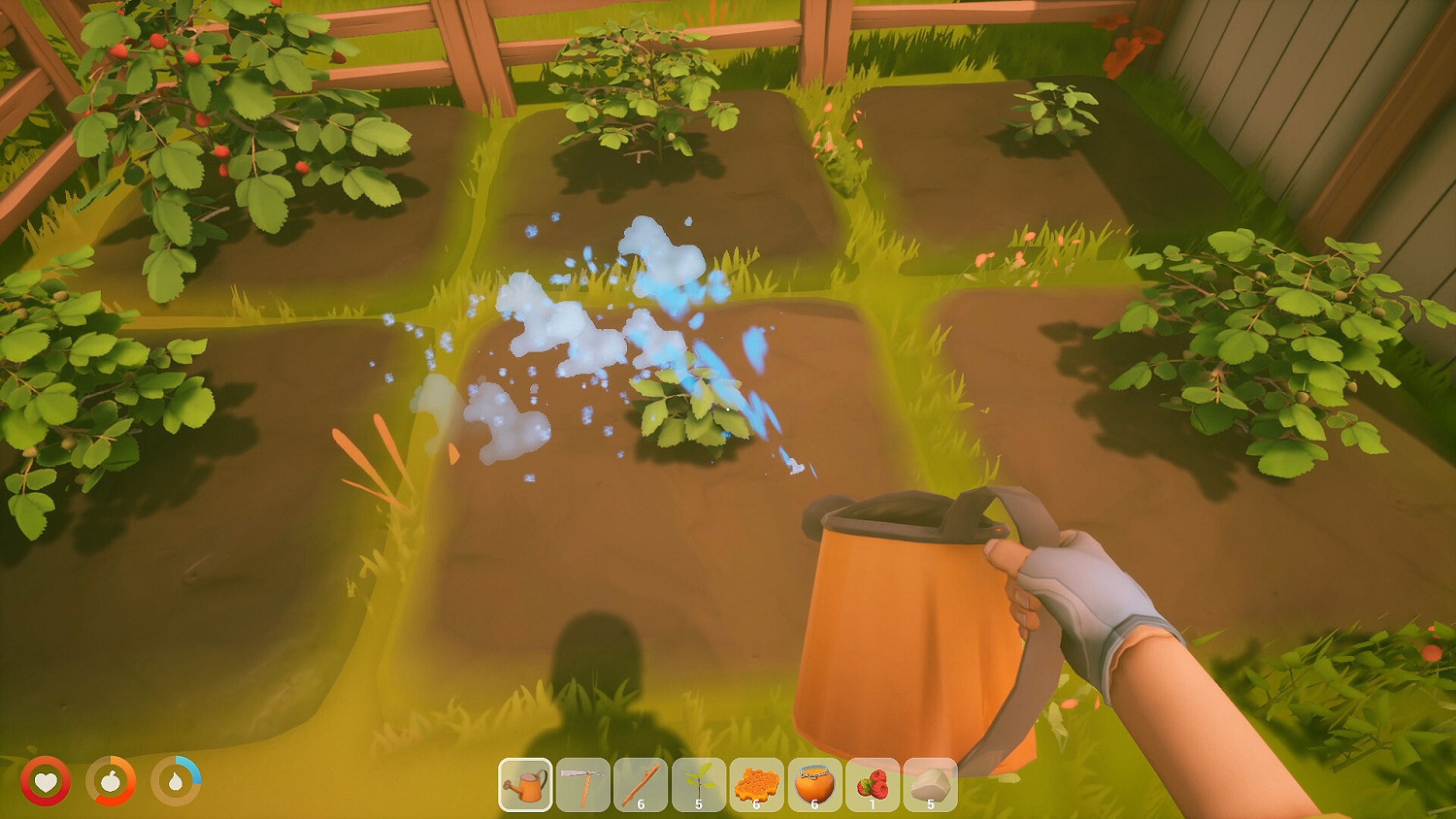Select the honeycomb stack in the hotbar
1456x819 pixels.
click(757, 786)
